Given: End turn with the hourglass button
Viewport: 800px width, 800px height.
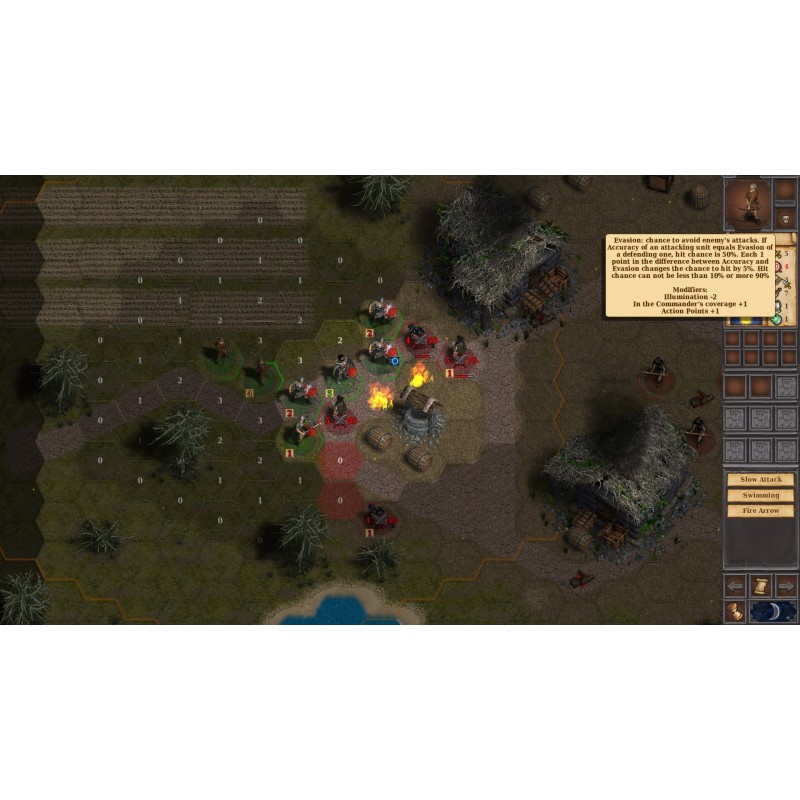Looking at the screenshot, I should [x=736, y=611].
